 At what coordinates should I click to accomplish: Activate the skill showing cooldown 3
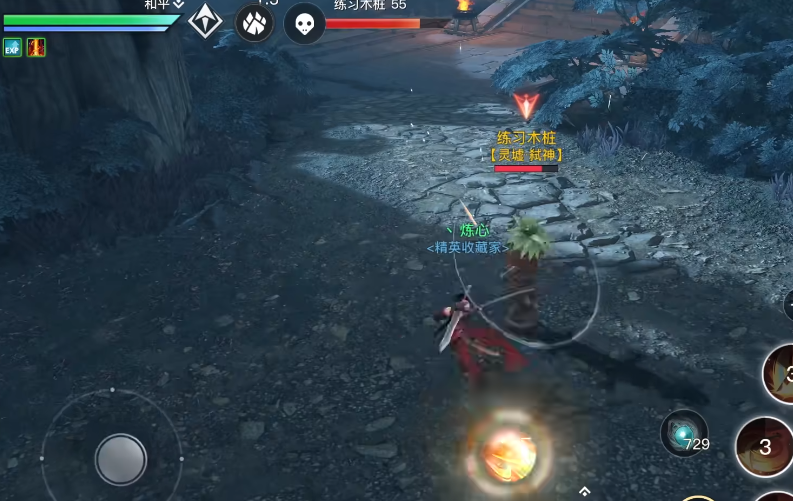765,447
